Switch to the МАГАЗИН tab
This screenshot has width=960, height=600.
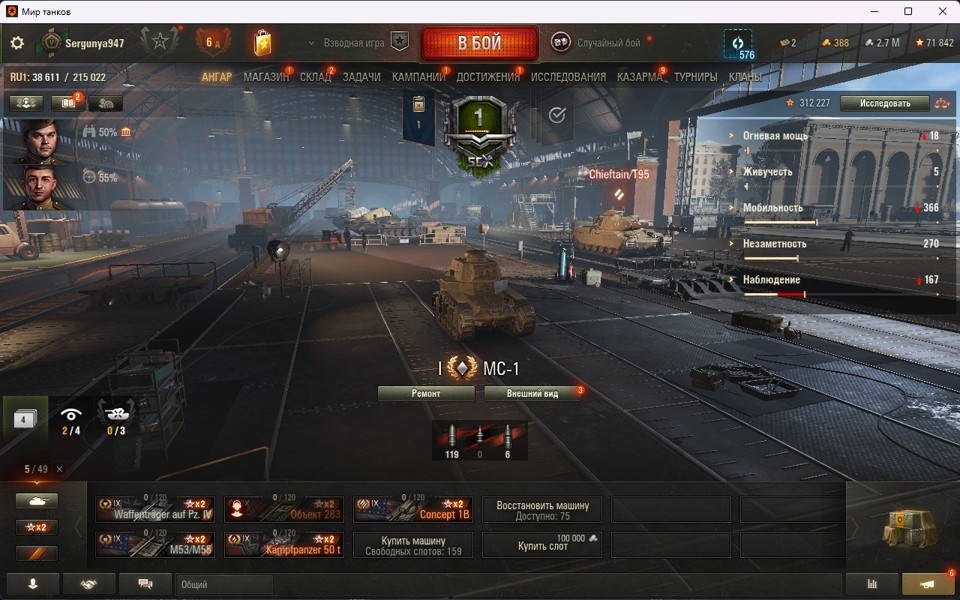[264, 77]
